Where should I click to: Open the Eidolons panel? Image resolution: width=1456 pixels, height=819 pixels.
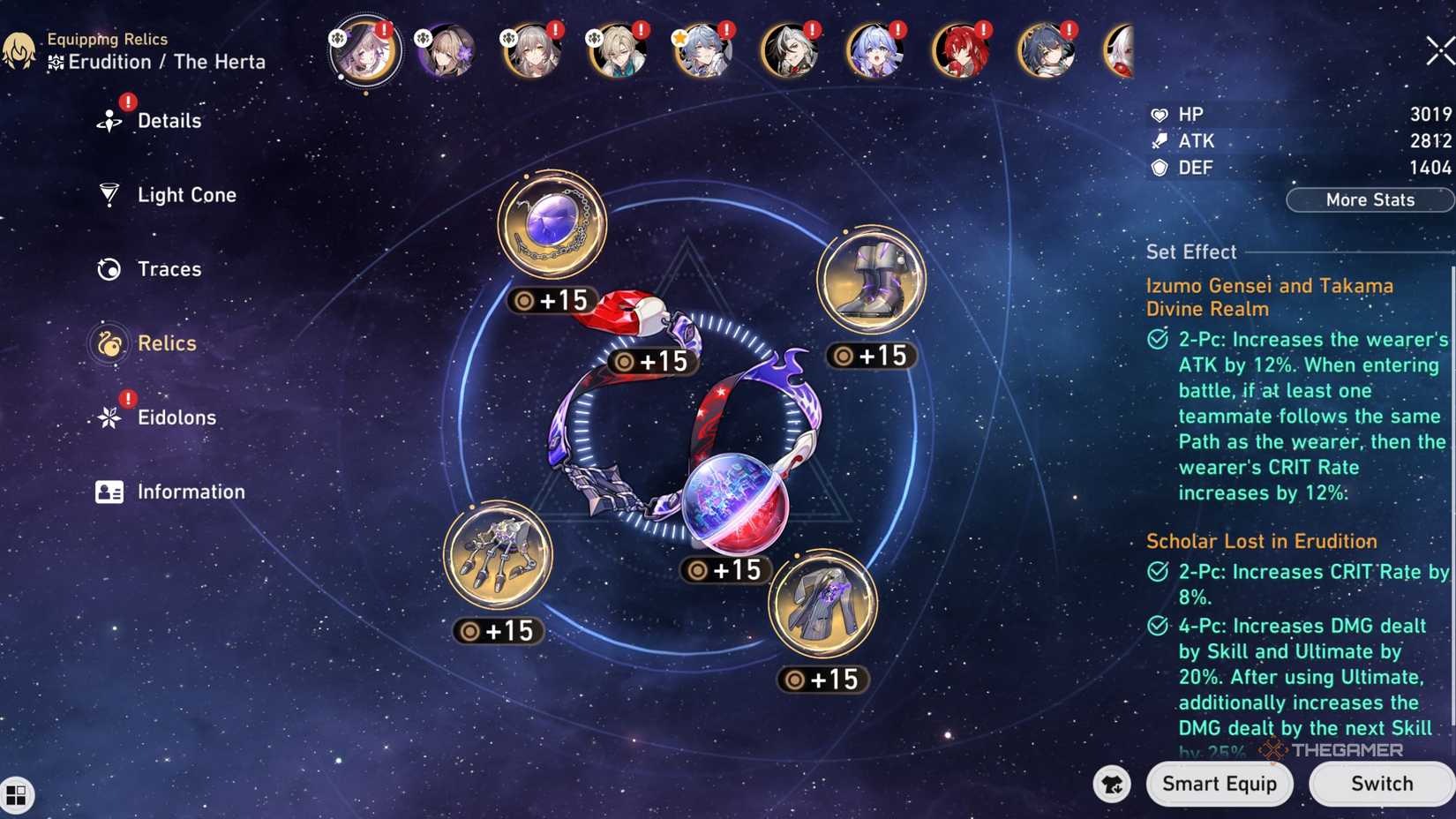pos(177,417)
